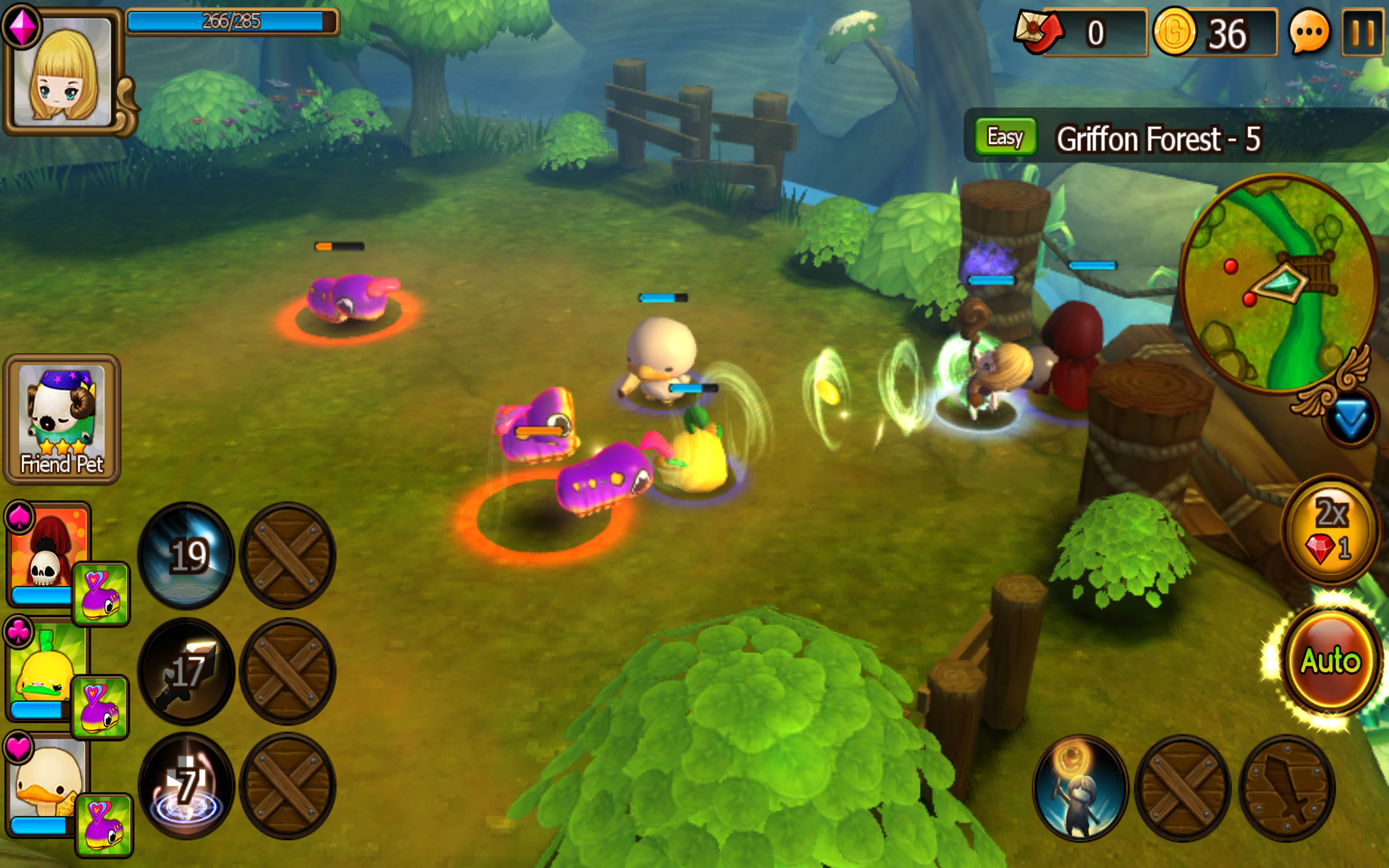The height and width of the screenshot is (868, 1389).
Task: Click the gold coin counter
Action: coord(1214,33)
